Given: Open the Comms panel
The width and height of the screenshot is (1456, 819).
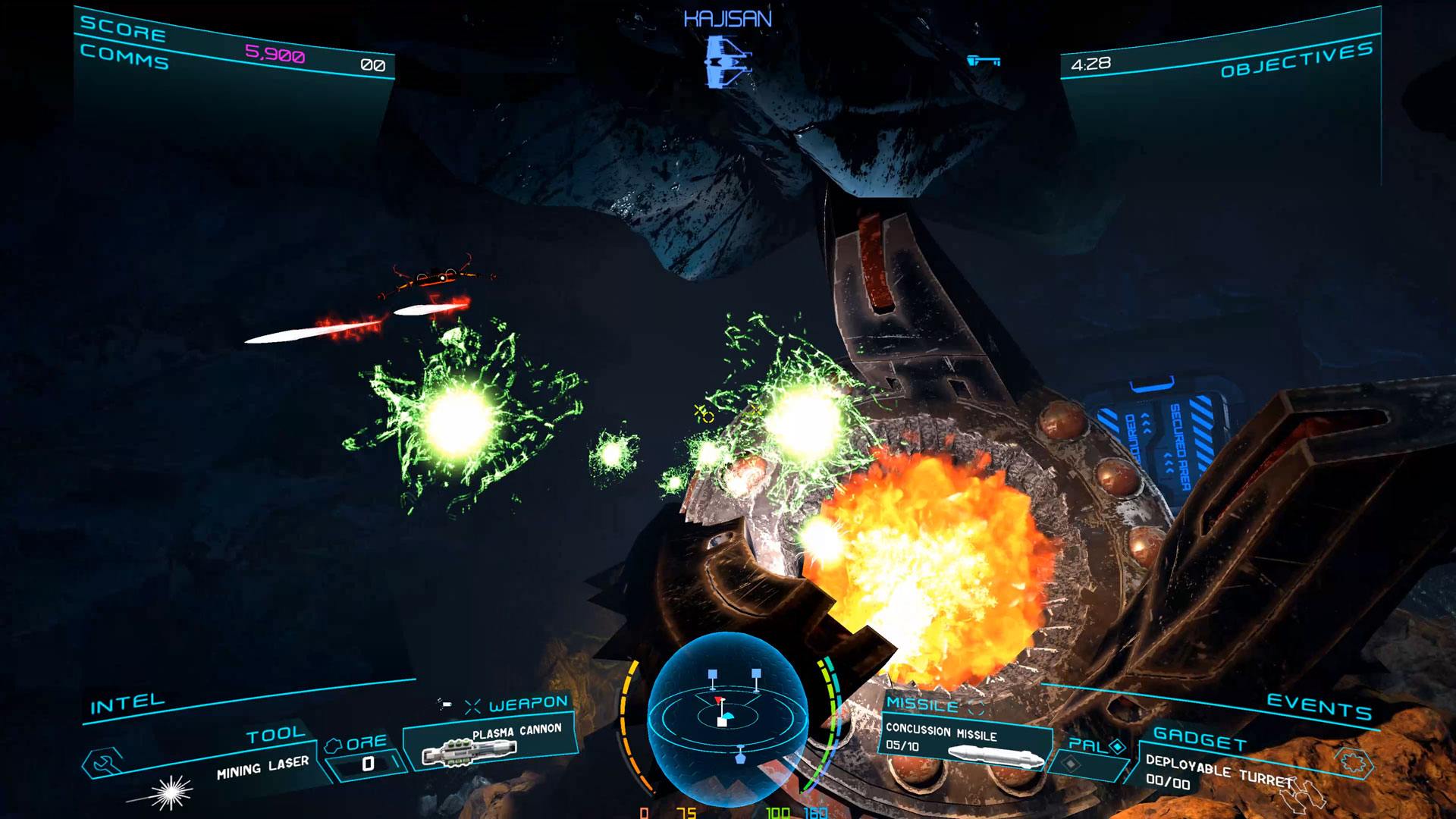Looking at the screenshot, I should pos(124,56).
